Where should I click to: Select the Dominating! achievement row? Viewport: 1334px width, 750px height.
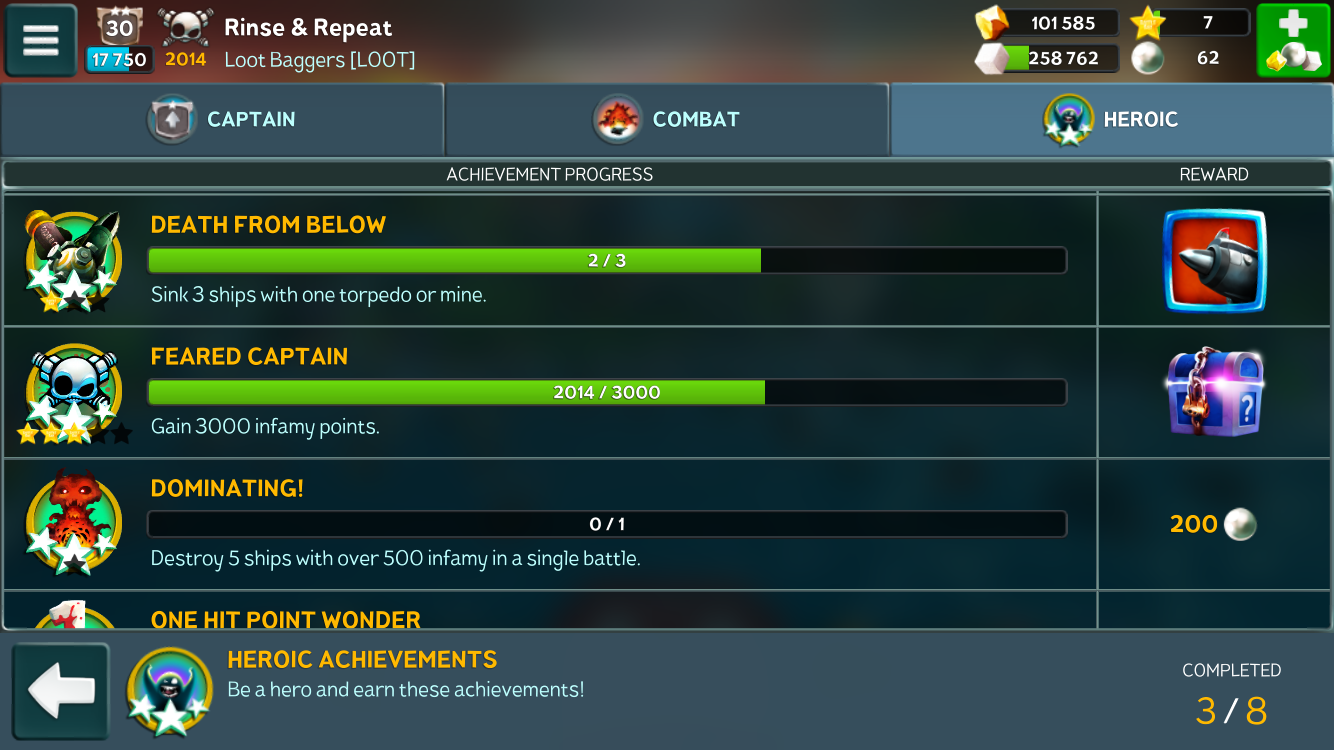click(550, 524)
